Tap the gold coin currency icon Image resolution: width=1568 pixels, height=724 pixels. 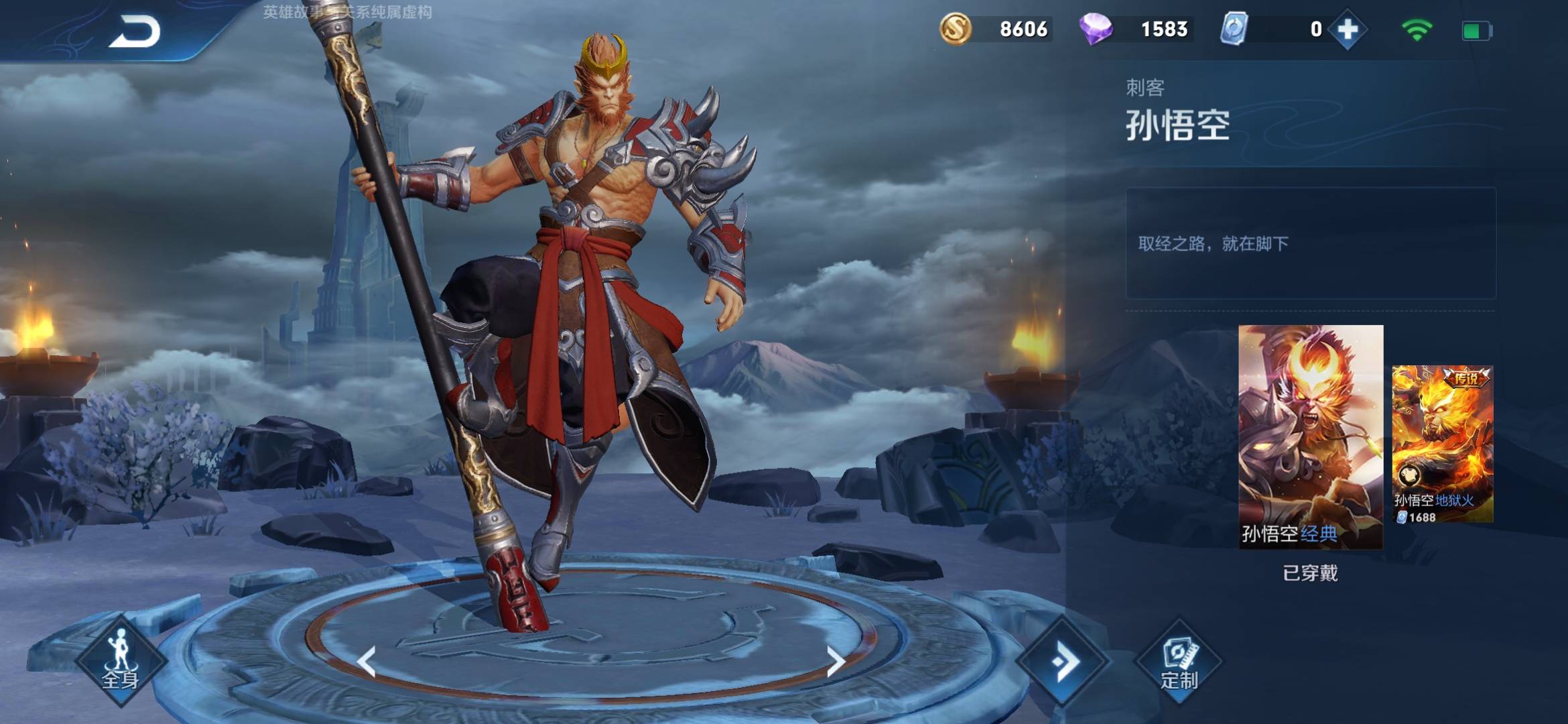click(956, 29)
